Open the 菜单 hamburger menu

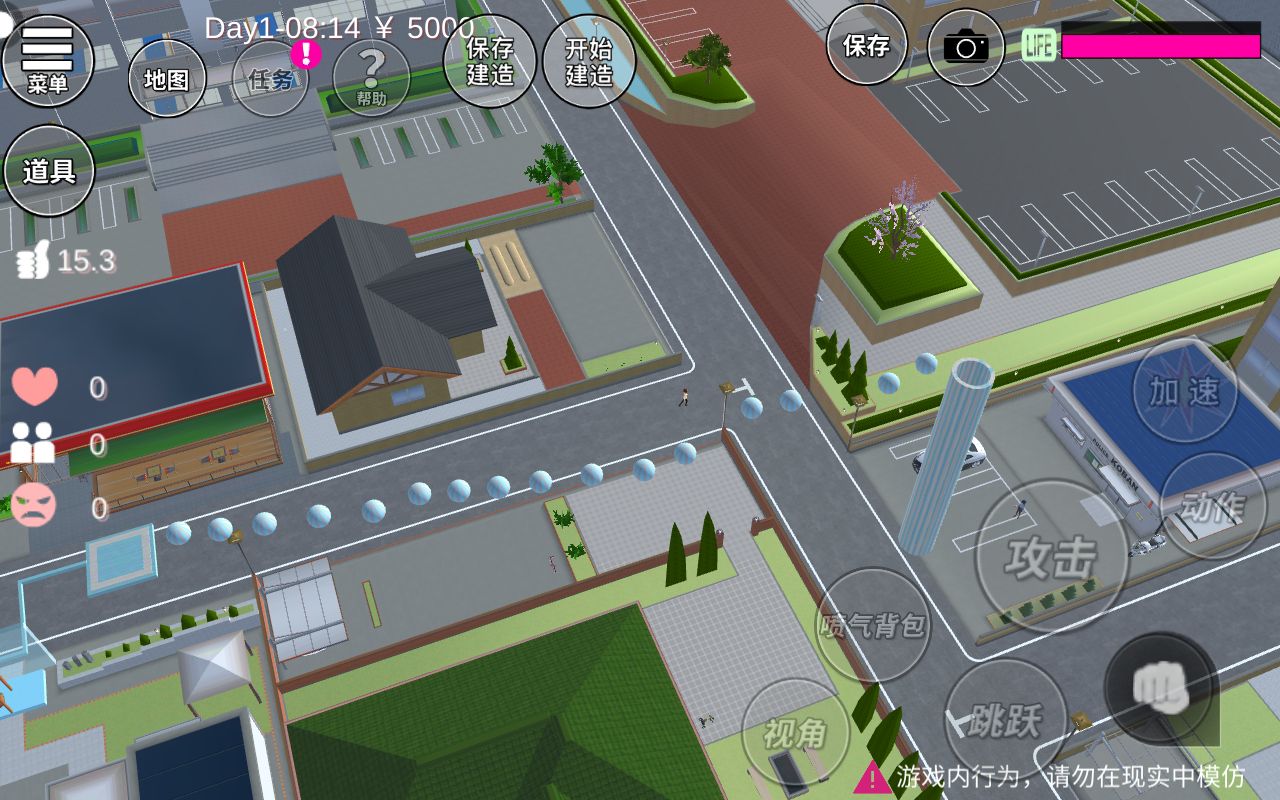click(47, 59)
